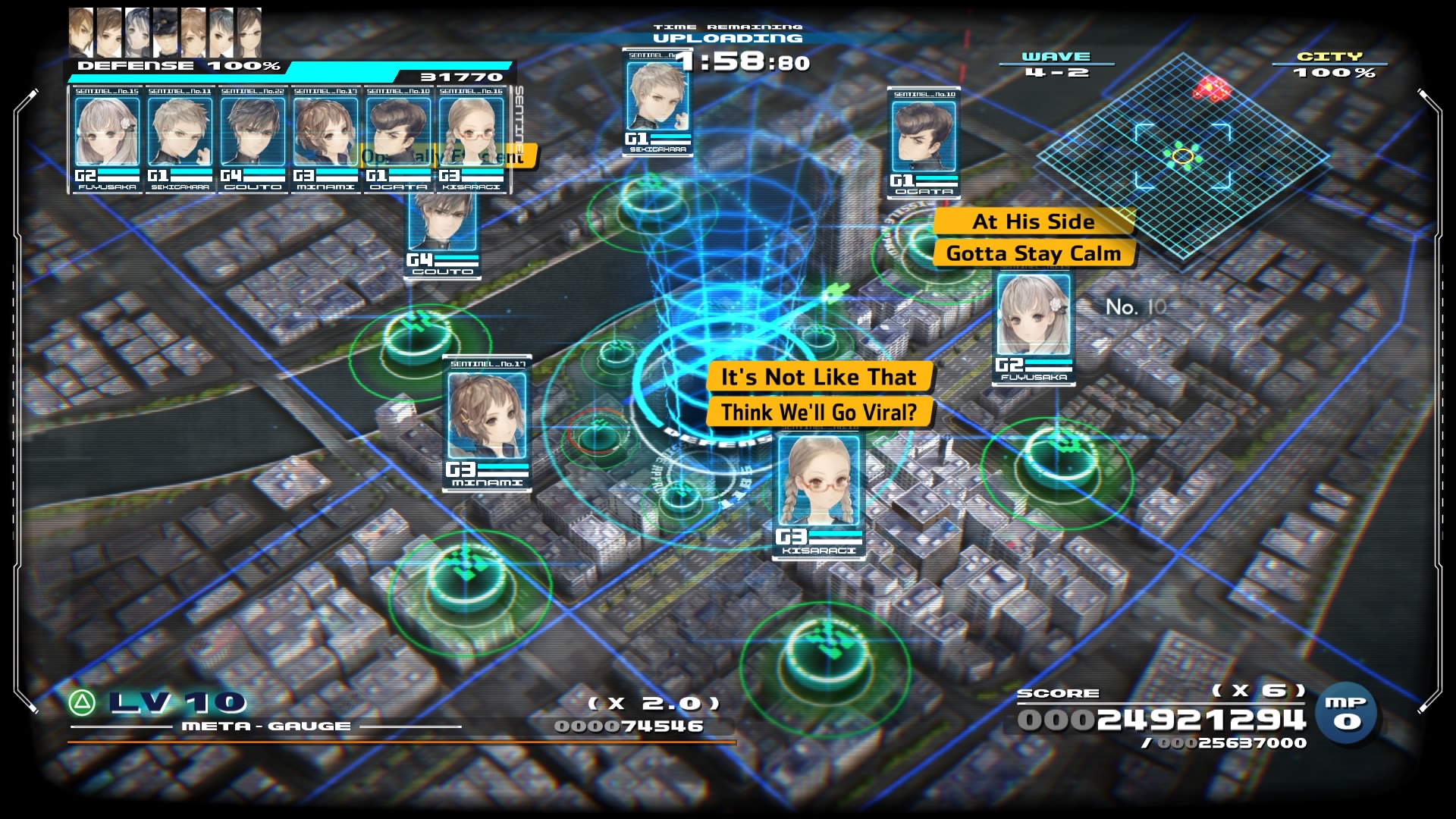Screen dimensions: 1456x819
Task: Click Gouto's unit card on the city map
Action: (x=443, y=231)
